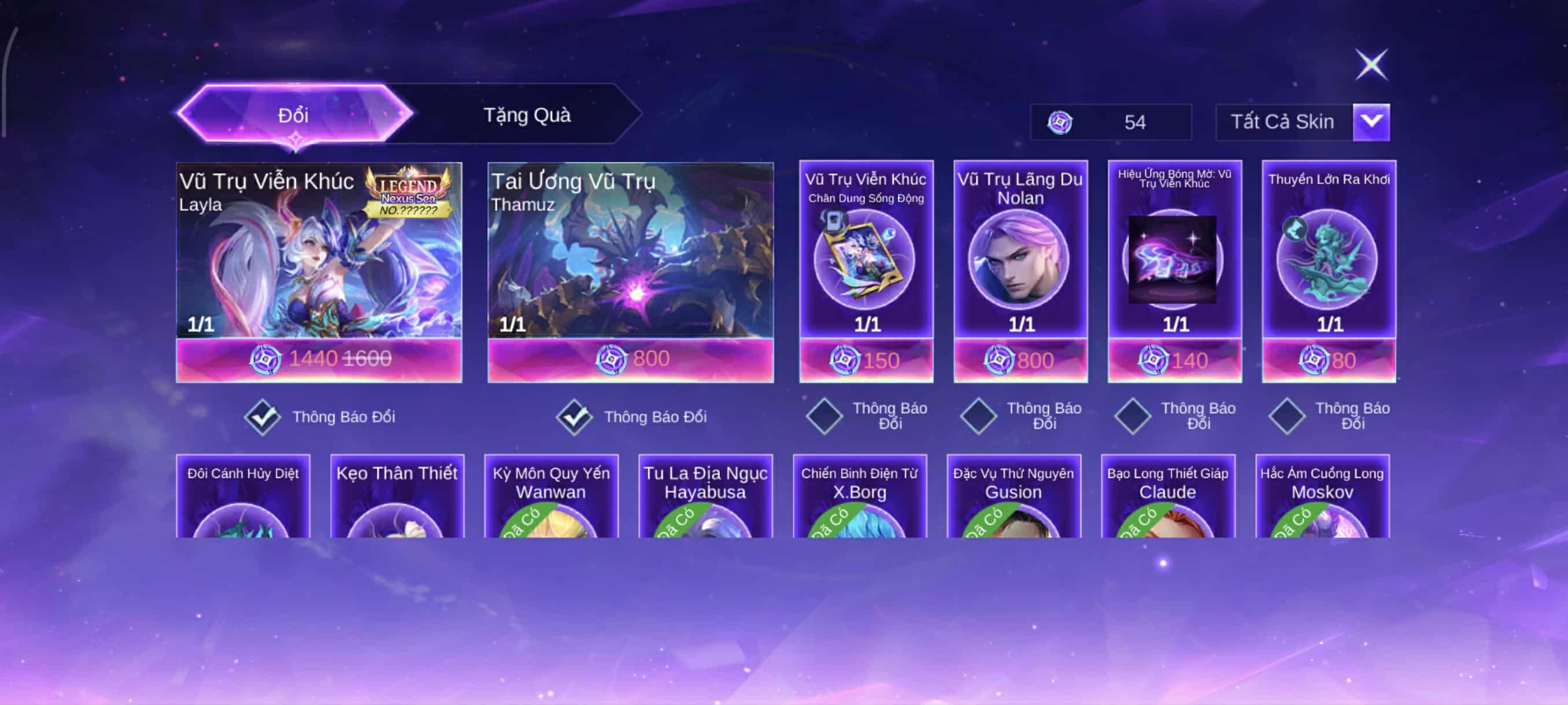Choose the Hiệu Ứng Bóng Mờ effect card
Image resolution: width=1568 pixels, height=705 pixels.
point(1174,258)
